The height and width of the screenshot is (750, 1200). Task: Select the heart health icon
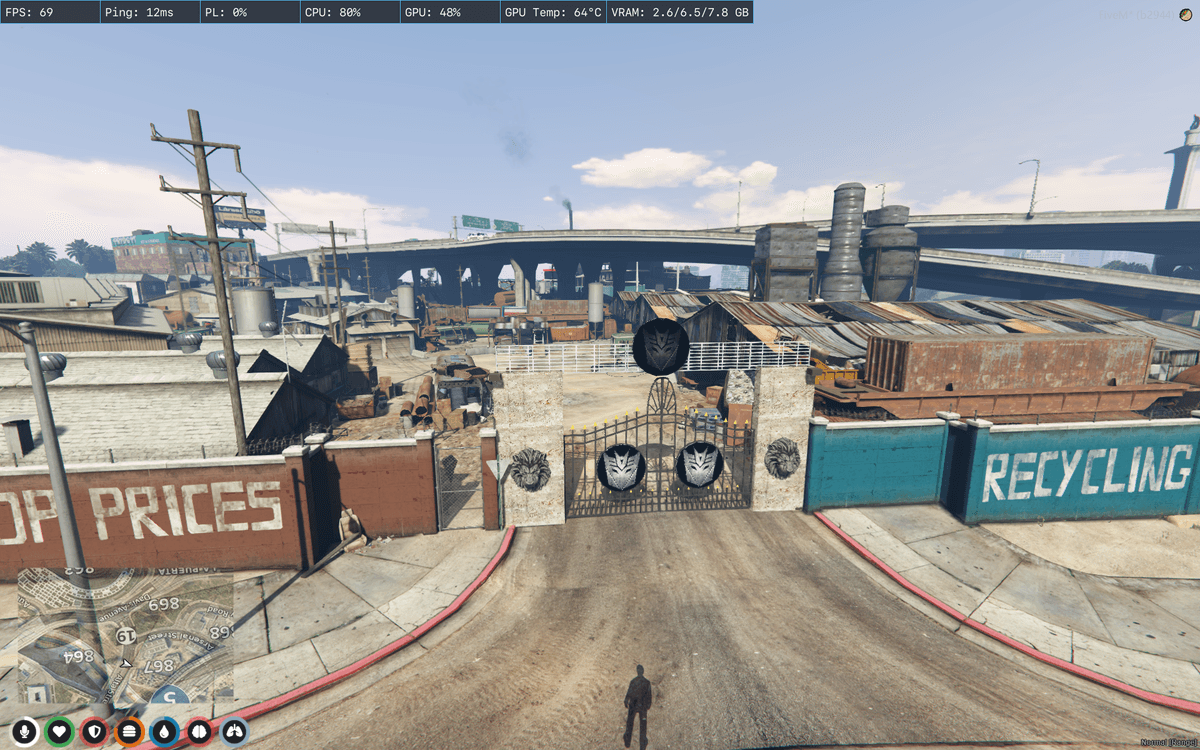pyautogui.click(x=59, y=732)
